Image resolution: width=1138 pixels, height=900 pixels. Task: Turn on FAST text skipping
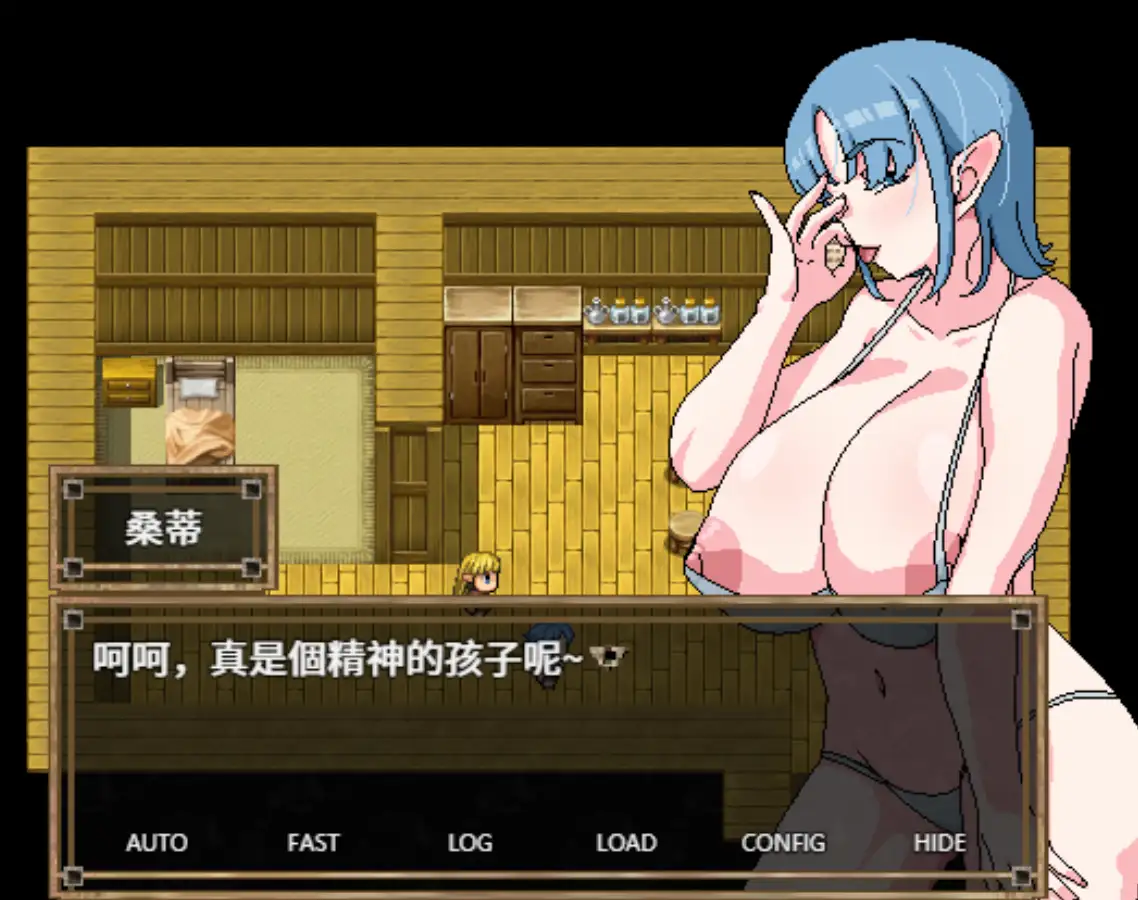[313, 843]
